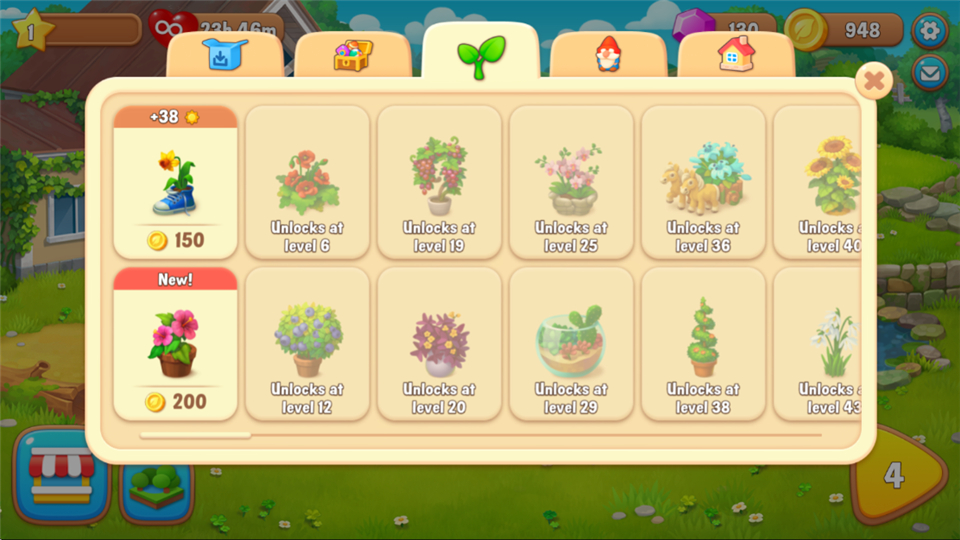Open the house buildings tab
Viewport: 960px width, 540px height.
pos(736,55)
